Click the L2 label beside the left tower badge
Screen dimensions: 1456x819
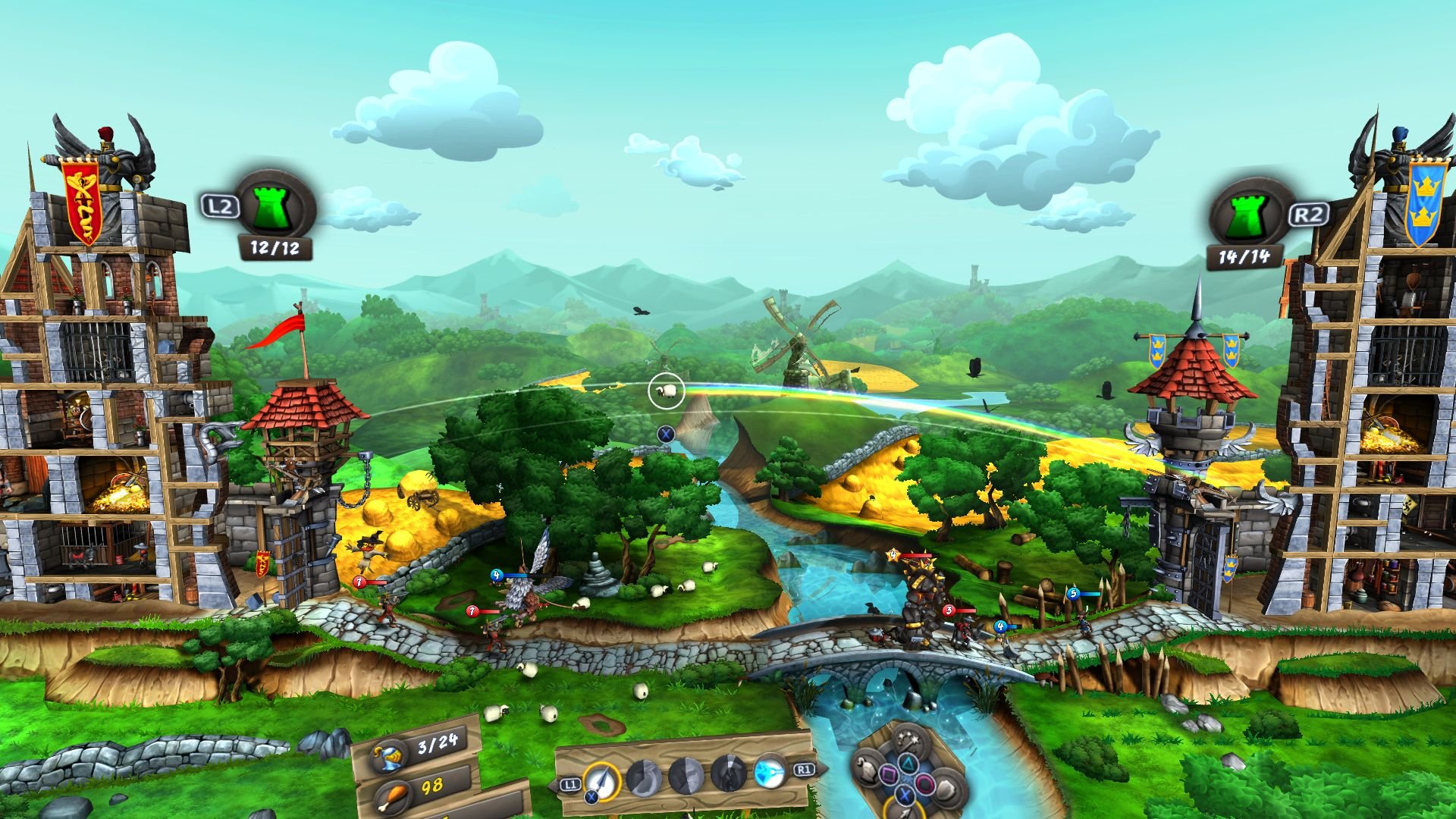220,205
